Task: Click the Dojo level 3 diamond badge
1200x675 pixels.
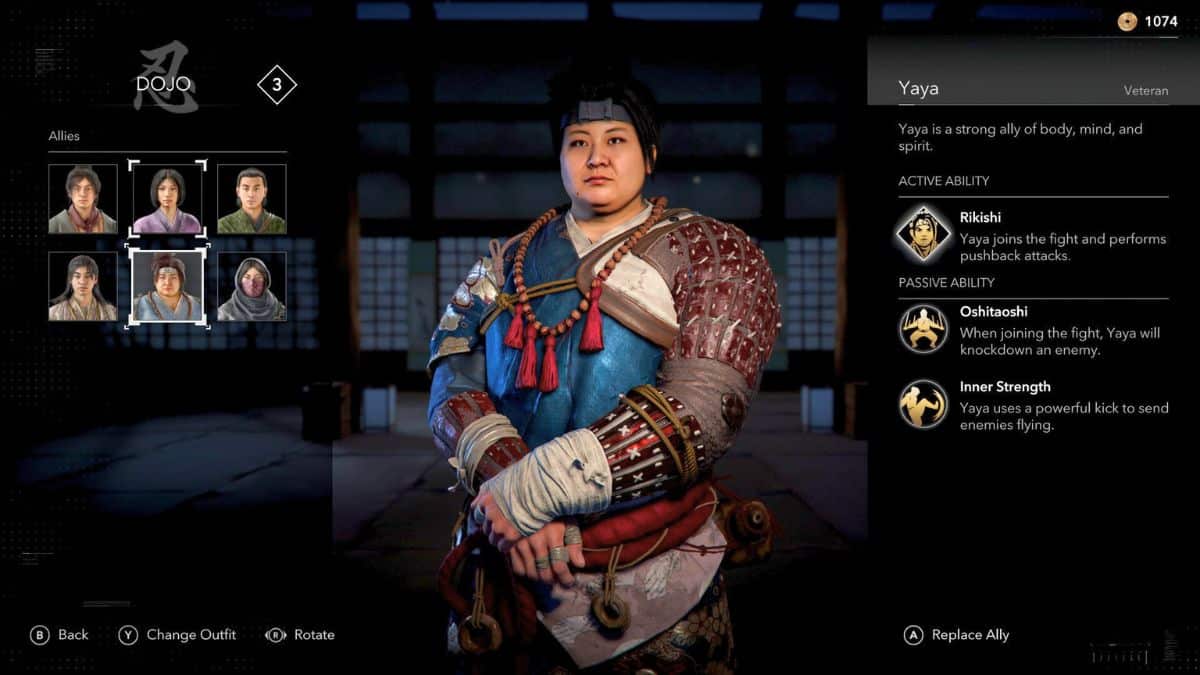Action: click(x=277, y=85)
